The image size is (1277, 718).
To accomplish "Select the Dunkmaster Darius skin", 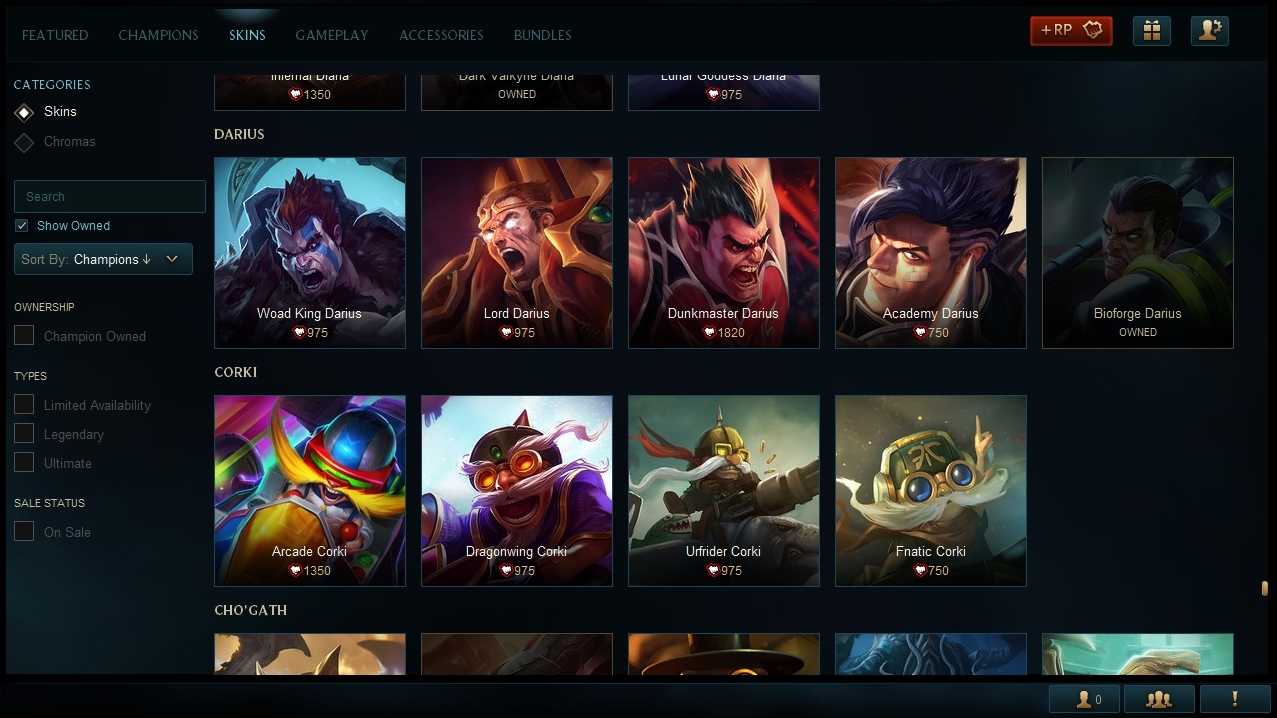I will (723, 252).
